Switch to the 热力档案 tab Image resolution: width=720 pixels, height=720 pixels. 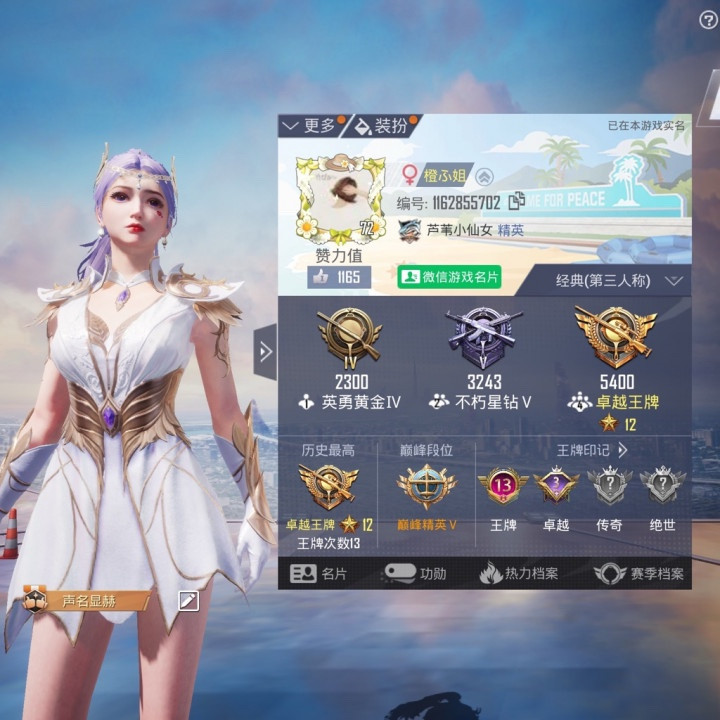518,574
